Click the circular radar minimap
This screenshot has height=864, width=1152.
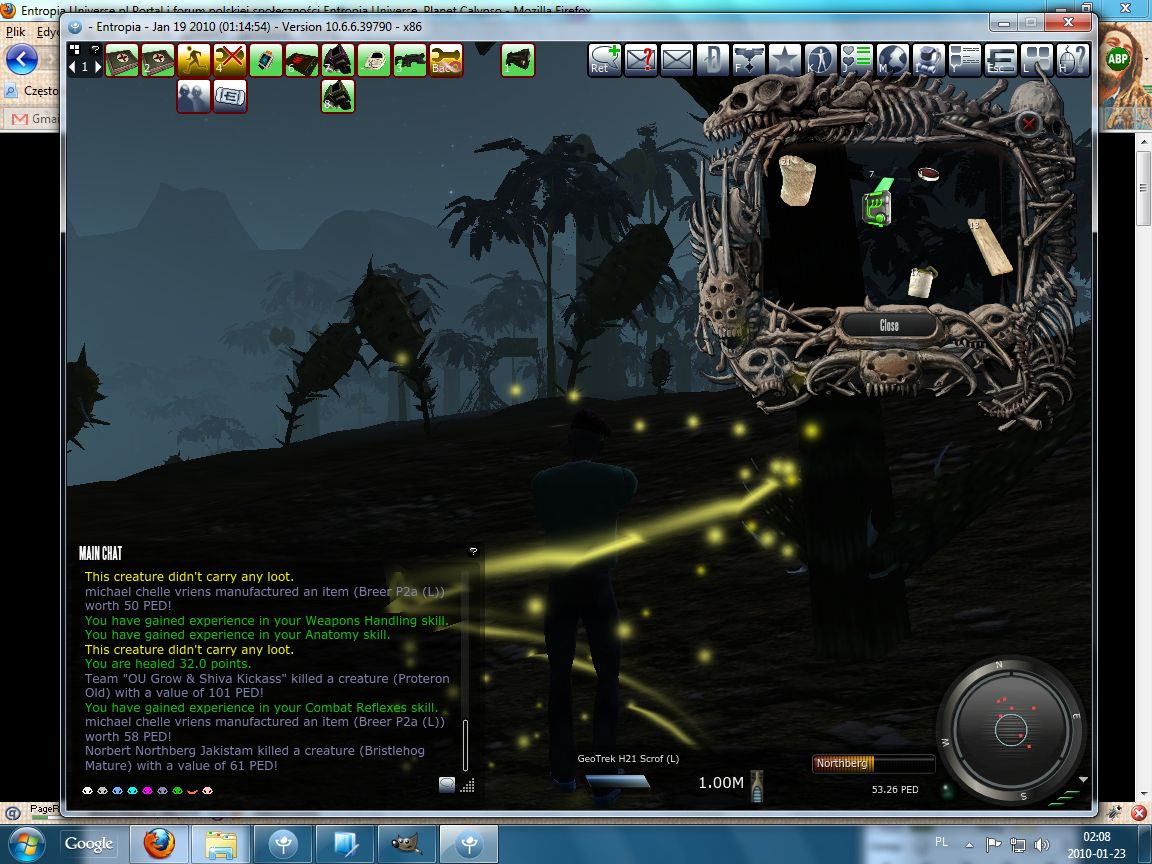(x=1010, y=725)
